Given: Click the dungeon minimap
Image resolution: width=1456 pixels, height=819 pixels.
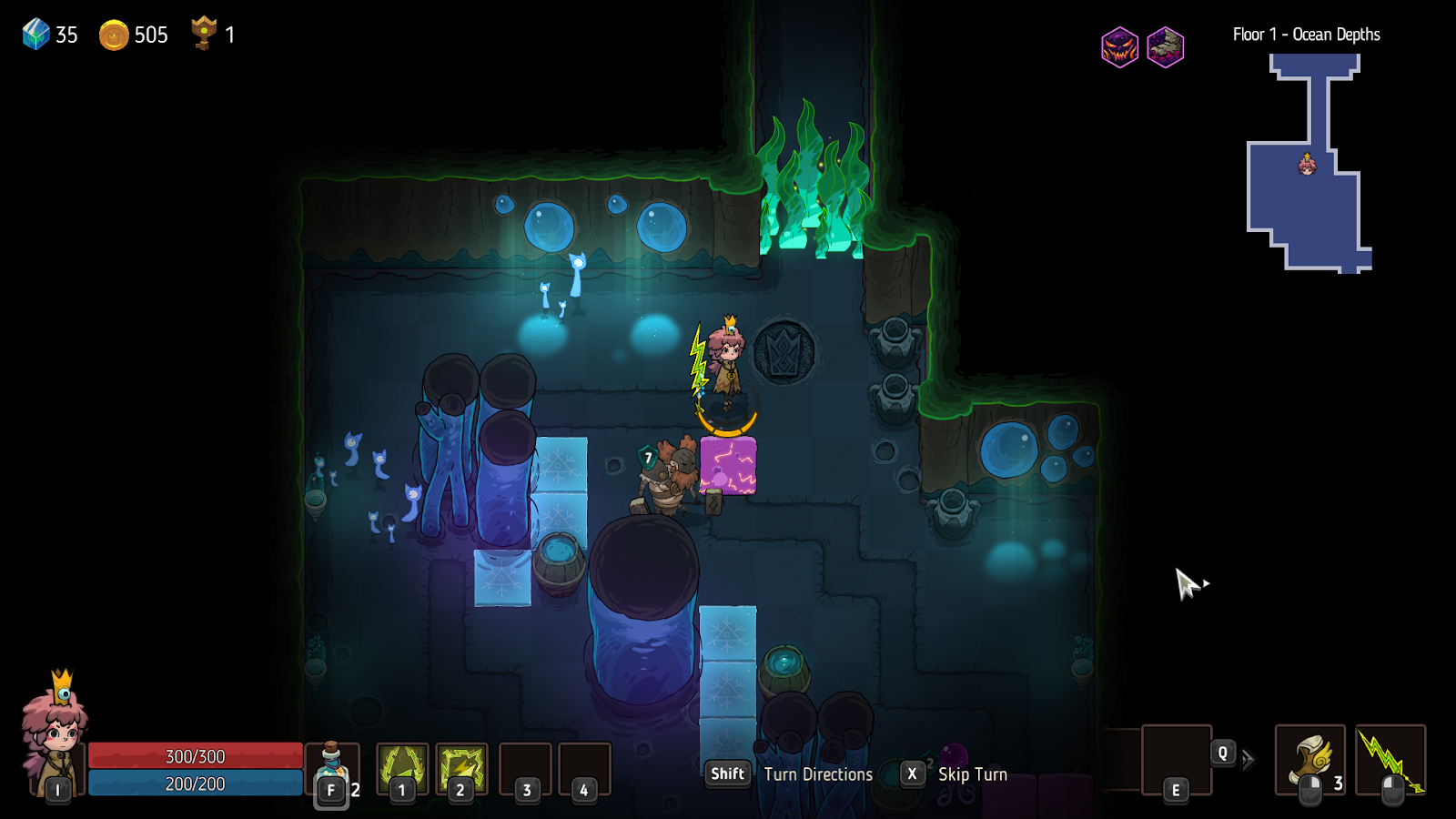Looking at the screenshot, I should pos(1309,164).
